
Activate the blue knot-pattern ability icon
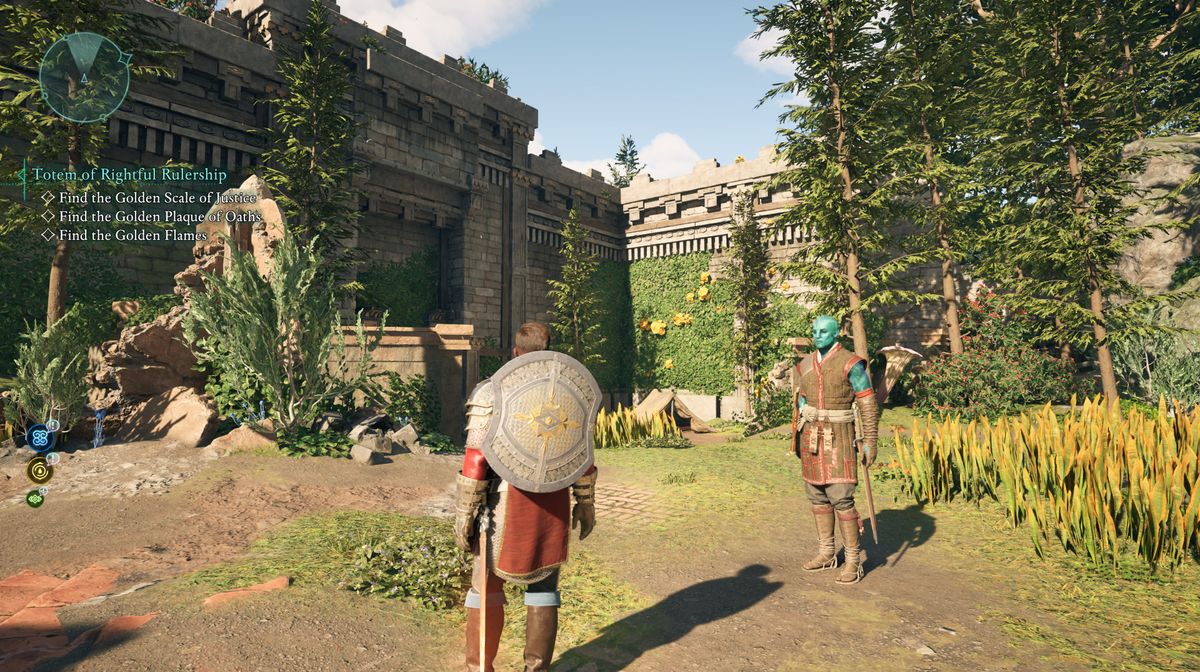point(39,436)
